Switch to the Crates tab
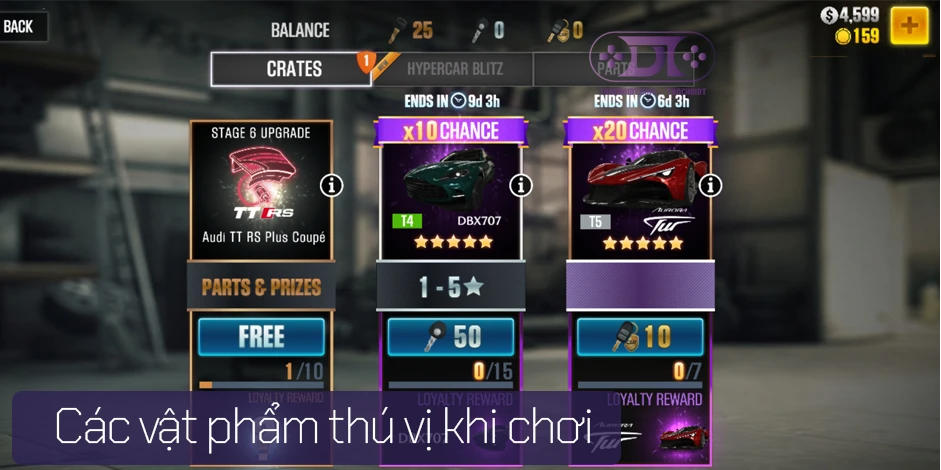941x470 pixels. pos(292,69)
